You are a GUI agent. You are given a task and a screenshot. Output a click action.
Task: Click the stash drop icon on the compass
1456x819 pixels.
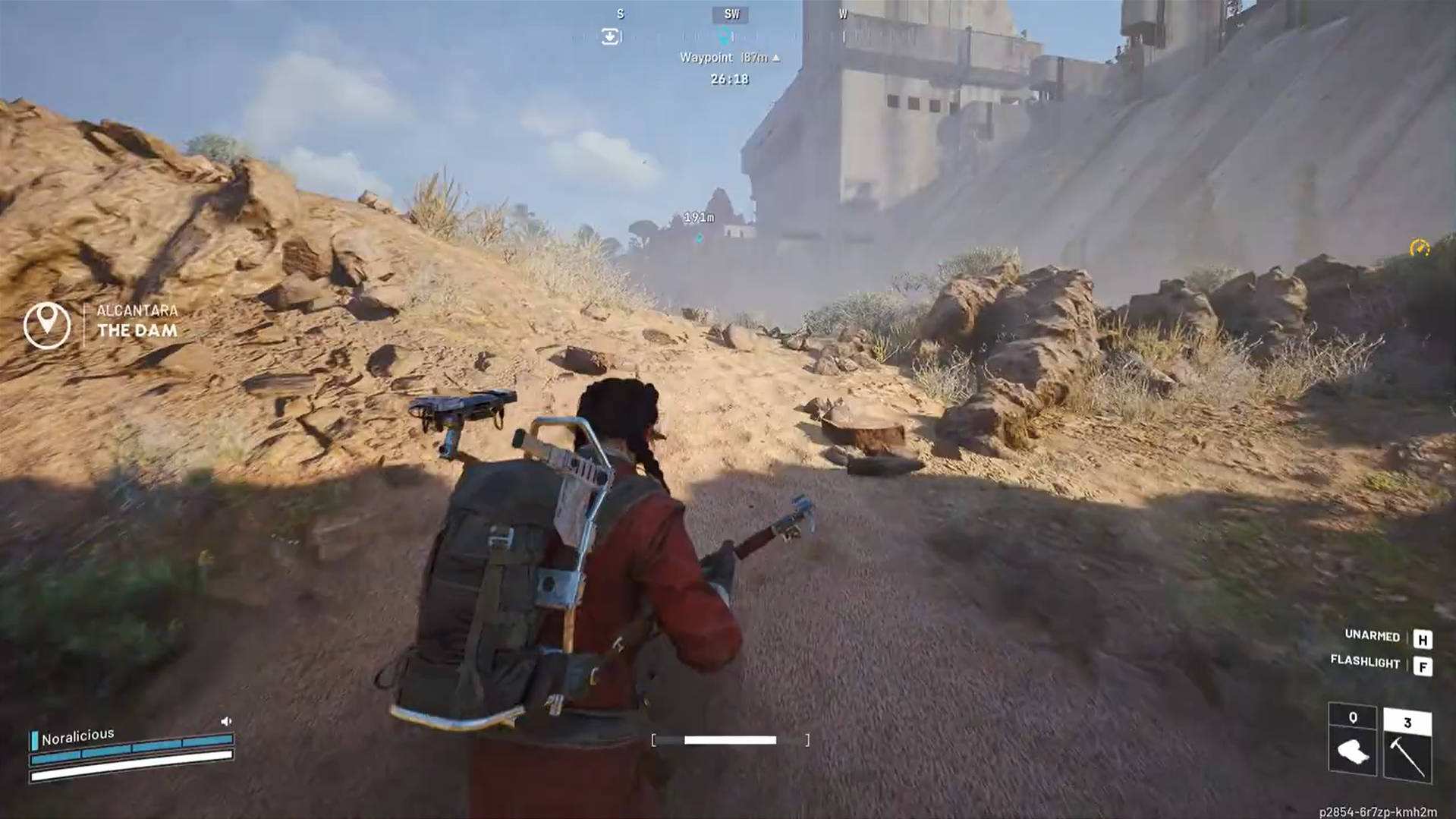610,36
